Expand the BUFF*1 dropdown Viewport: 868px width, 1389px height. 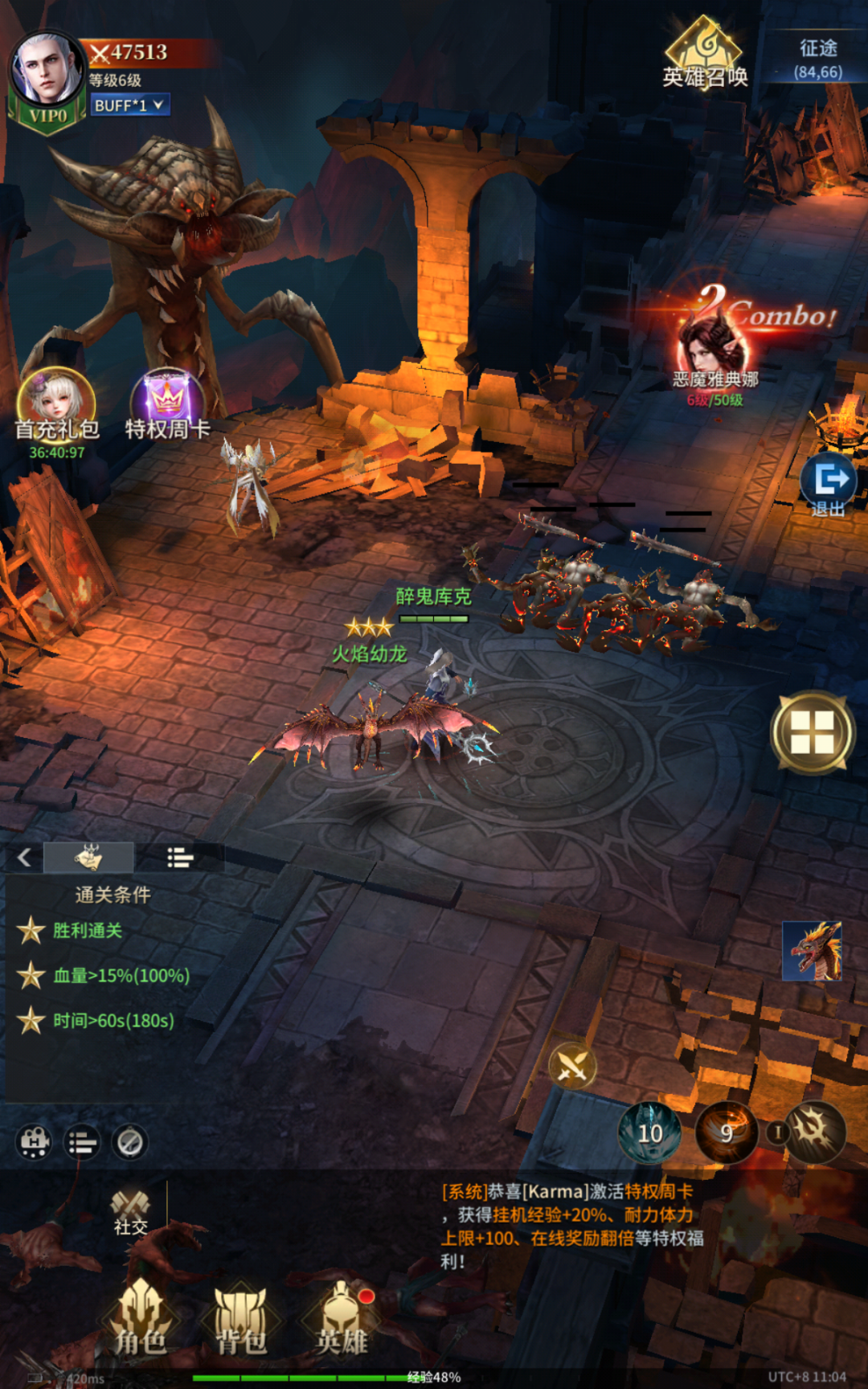(129, 105)
